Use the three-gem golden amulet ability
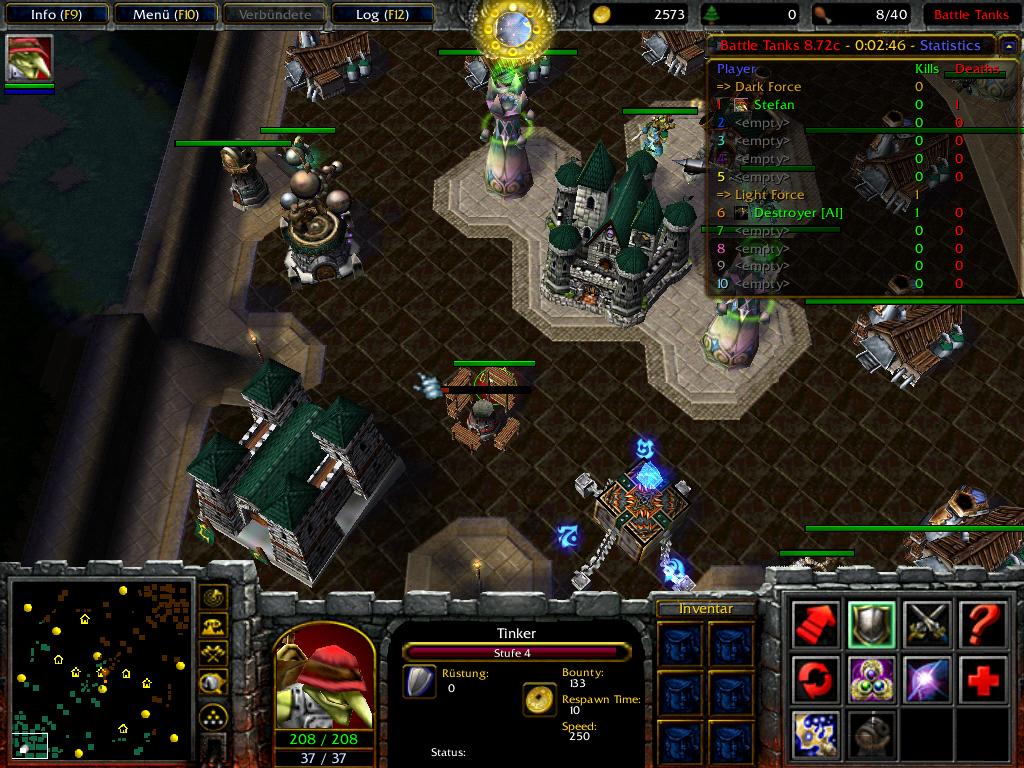Viewport: 1024px width, 768px height. tap(870, 680)
